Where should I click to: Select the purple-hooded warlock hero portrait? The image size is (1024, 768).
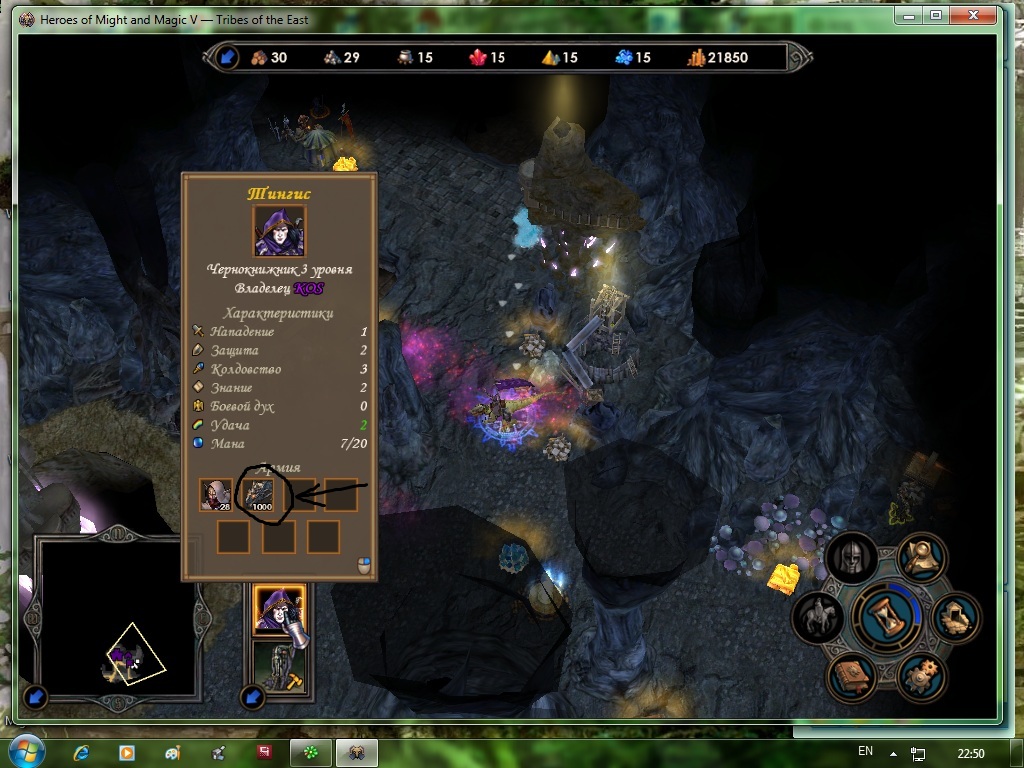pos(279,611)
